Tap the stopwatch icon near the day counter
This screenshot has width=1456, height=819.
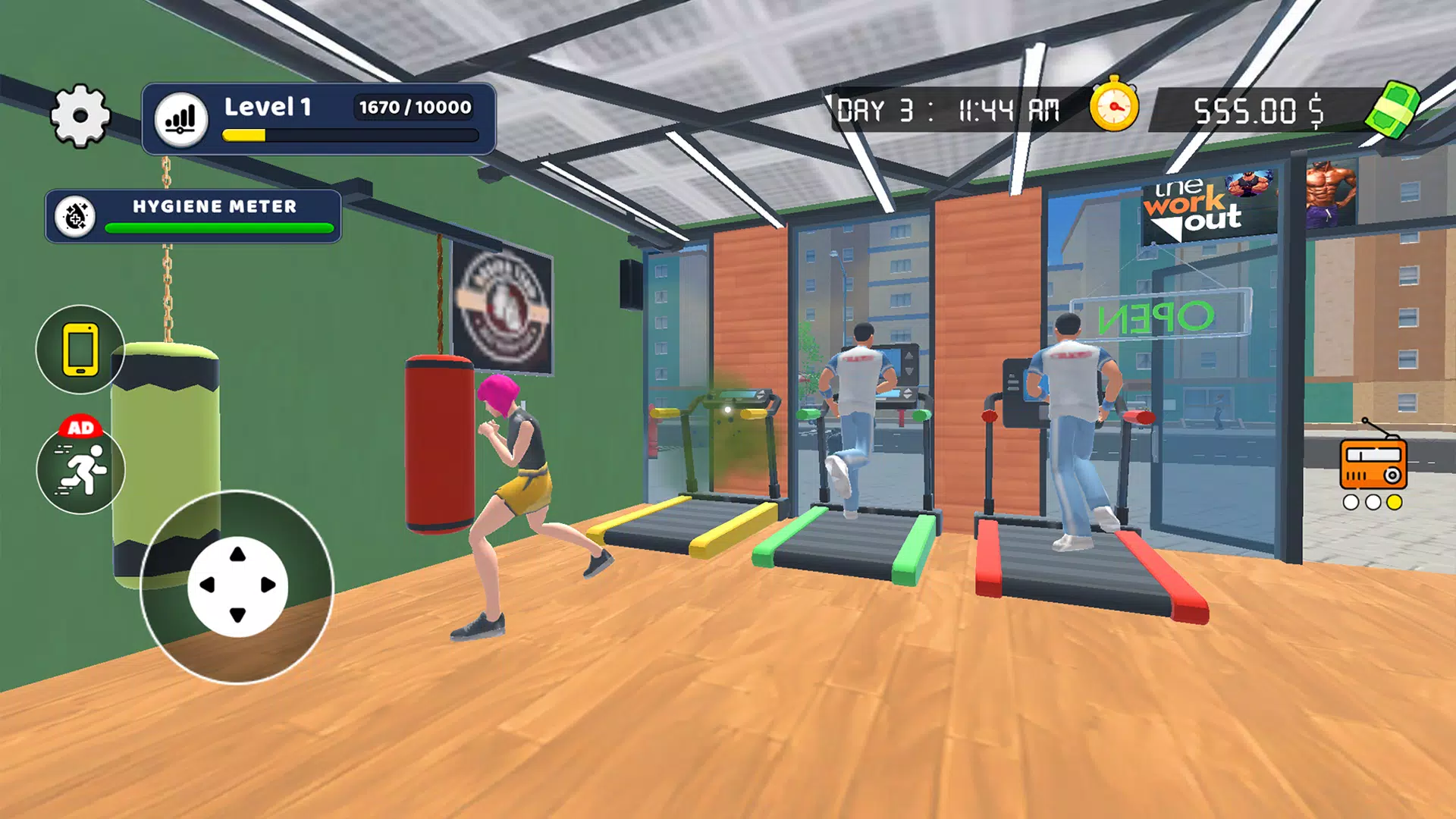pyautogui.click(x=1113, y=108)
